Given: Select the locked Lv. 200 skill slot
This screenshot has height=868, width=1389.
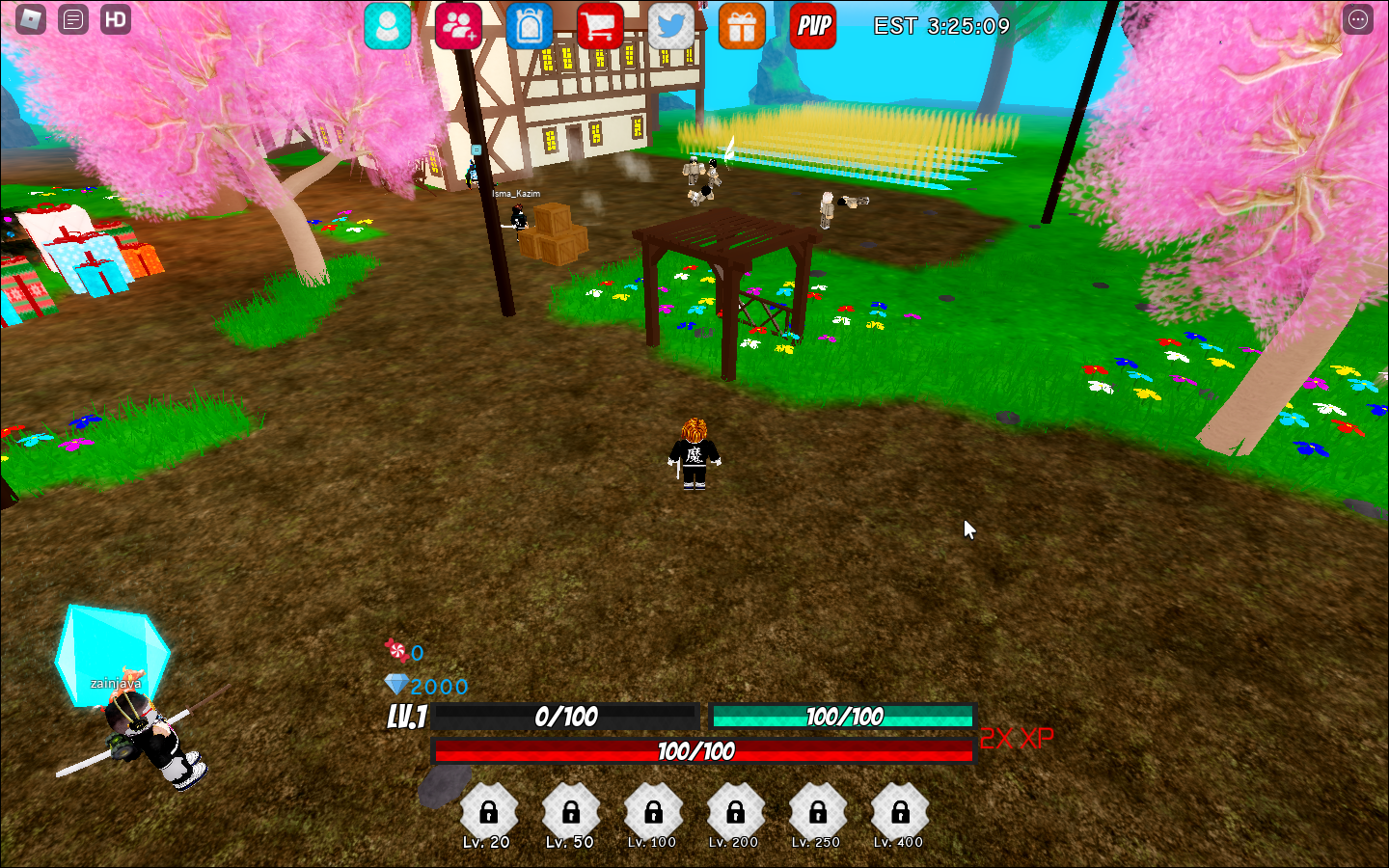Looking at the screenshot, I should (x=735, y=813).
